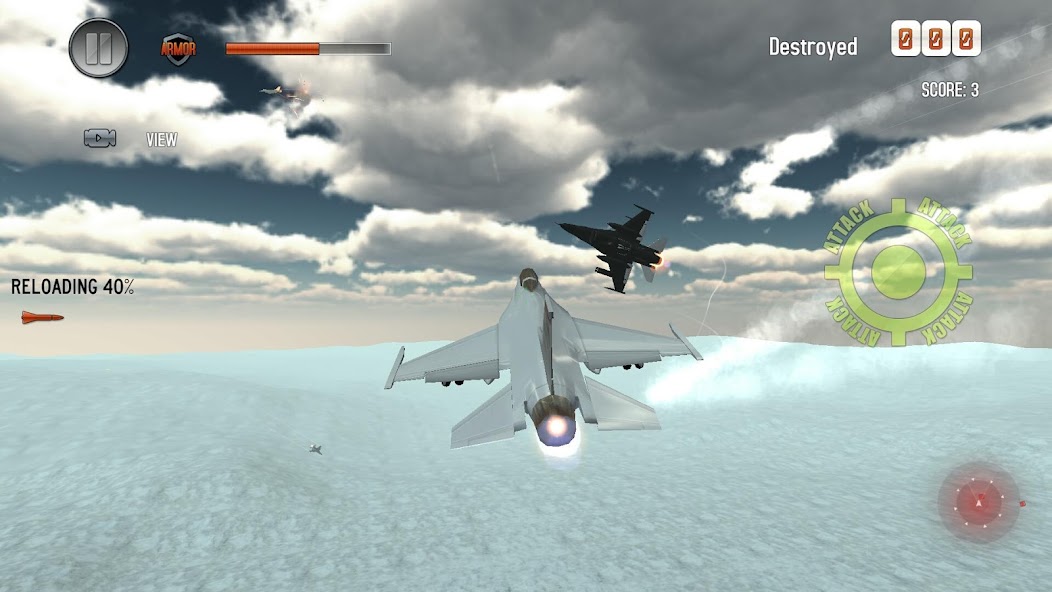Pause the game with the round button
This screenshot has height=592, width=1052.
point(99,48)
